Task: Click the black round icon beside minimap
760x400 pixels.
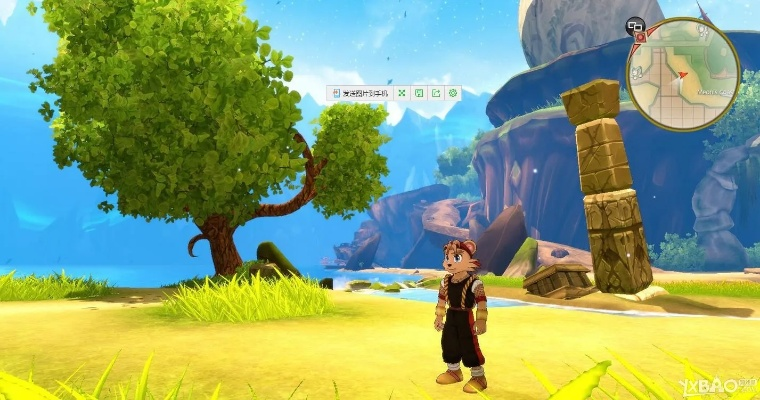Action: (635, 25)
